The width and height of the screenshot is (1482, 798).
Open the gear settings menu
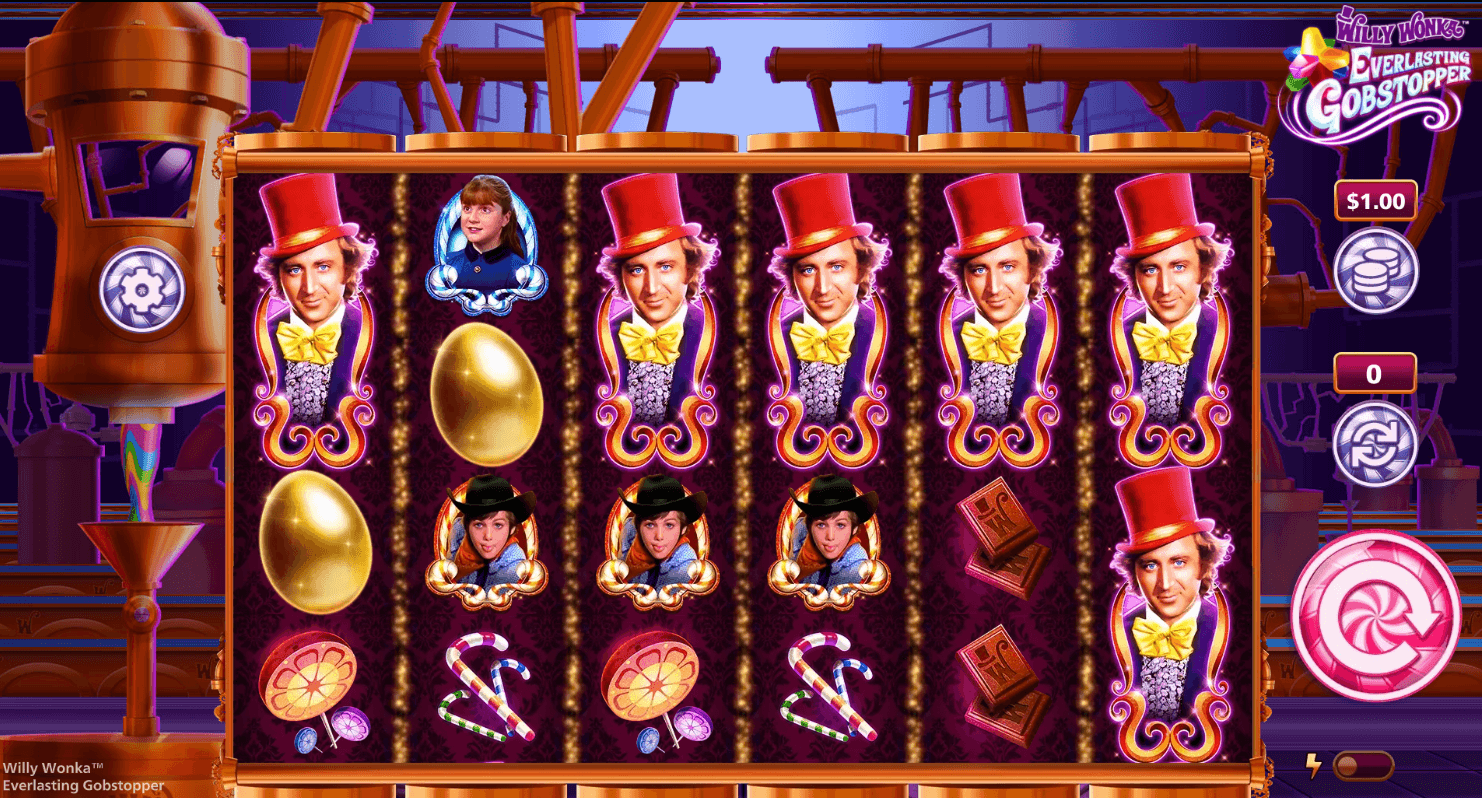[141, 290]
